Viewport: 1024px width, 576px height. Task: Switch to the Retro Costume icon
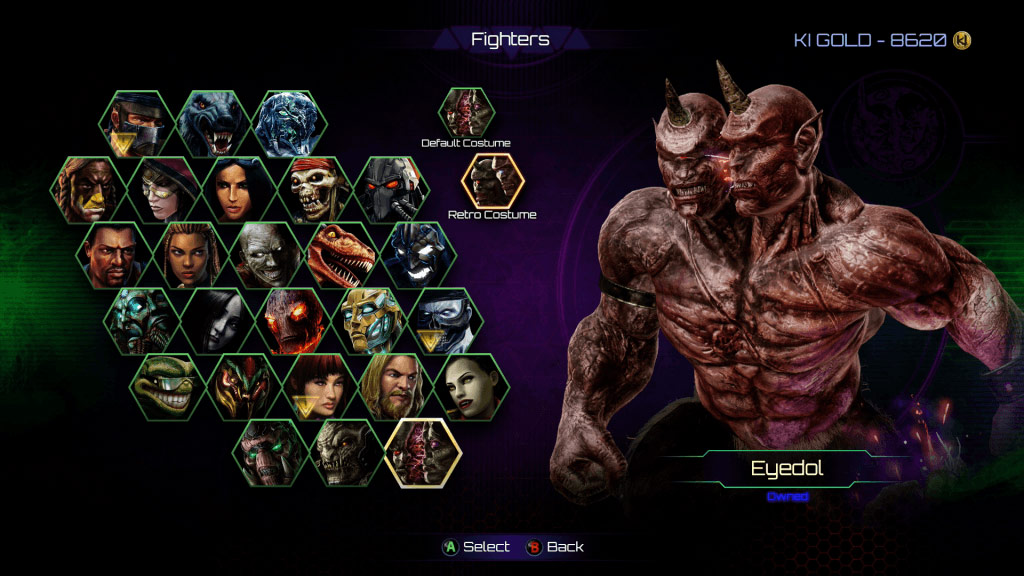tap(492, 181)
